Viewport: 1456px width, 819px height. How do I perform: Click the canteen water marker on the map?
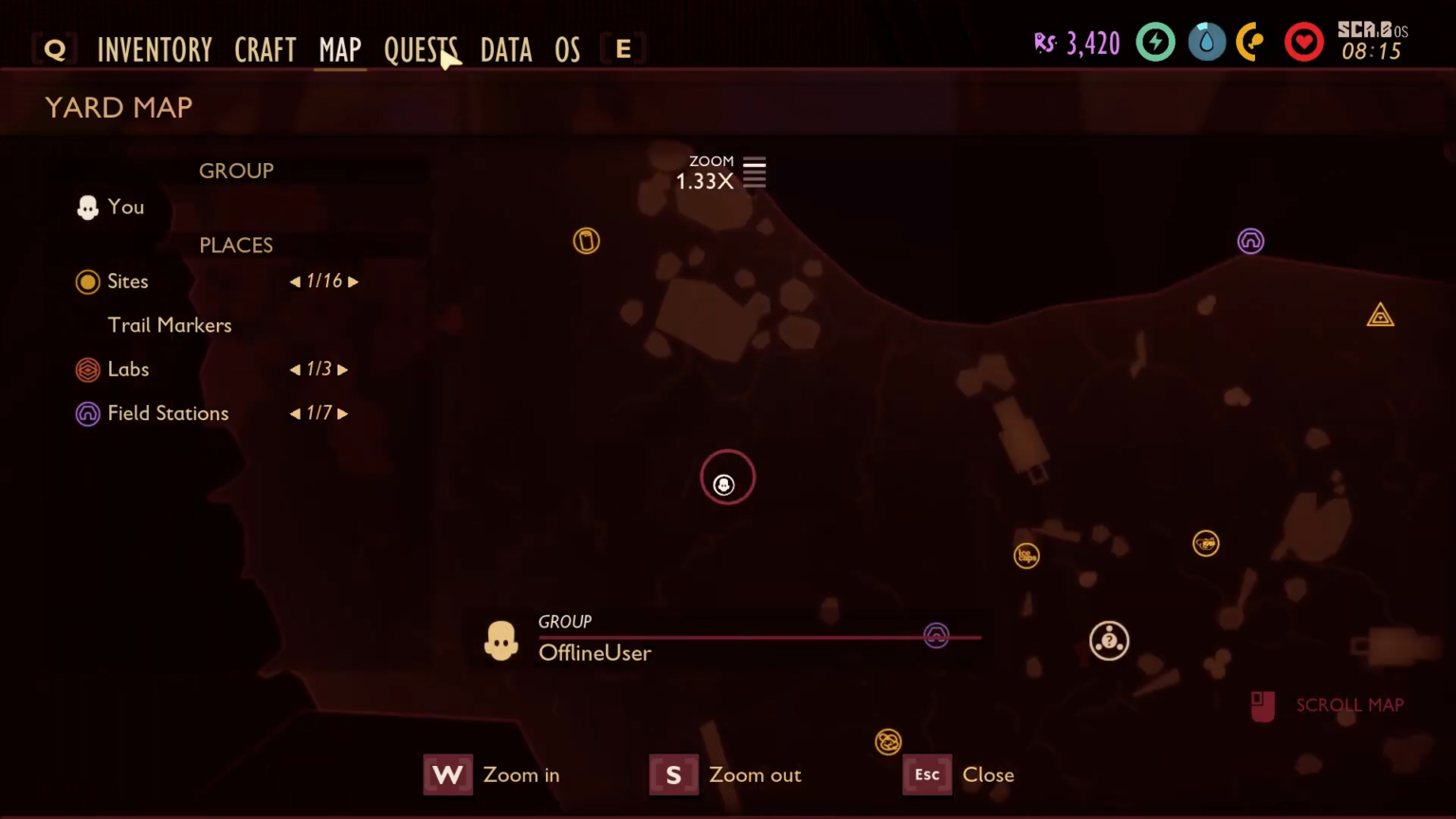click(586, 241)
